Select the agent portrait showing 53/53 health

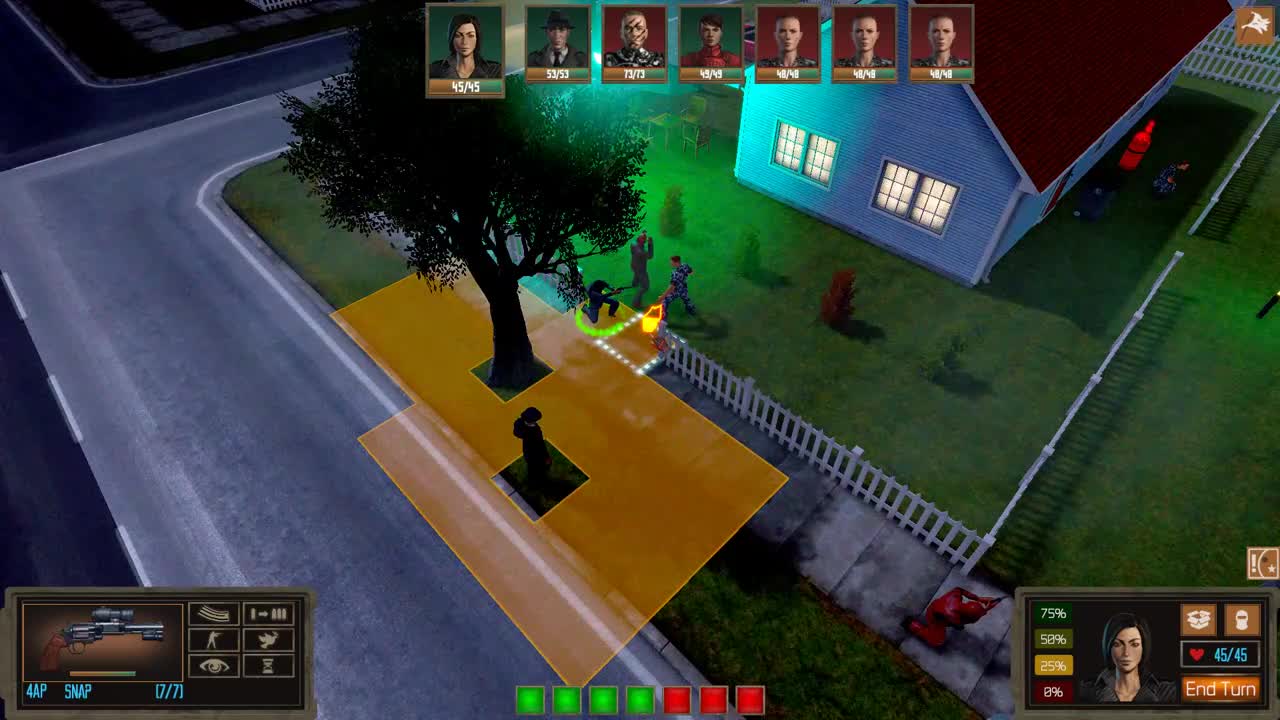tap(557, 42)
